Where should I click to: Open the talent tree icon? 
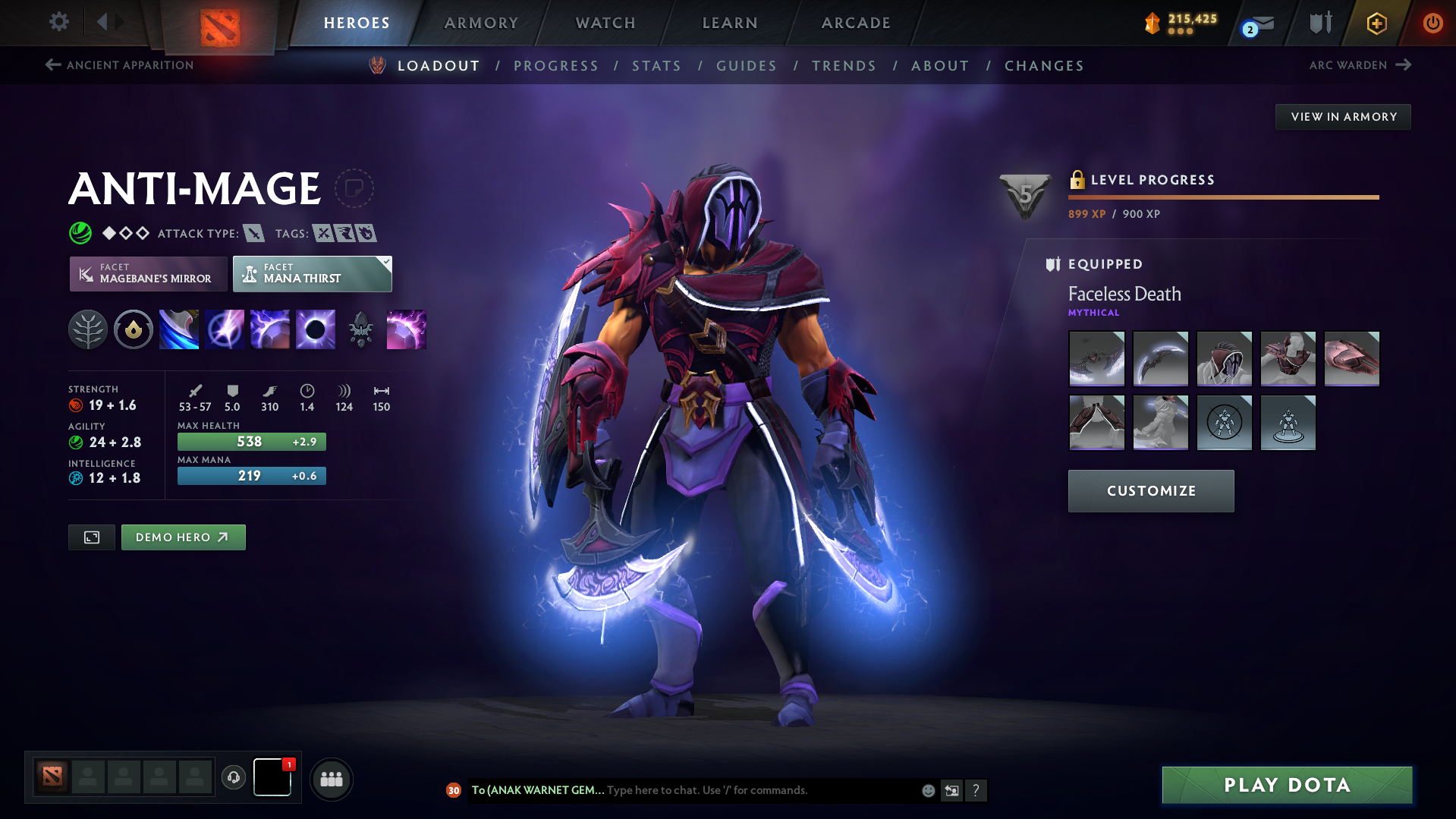[x=88, y=329]
